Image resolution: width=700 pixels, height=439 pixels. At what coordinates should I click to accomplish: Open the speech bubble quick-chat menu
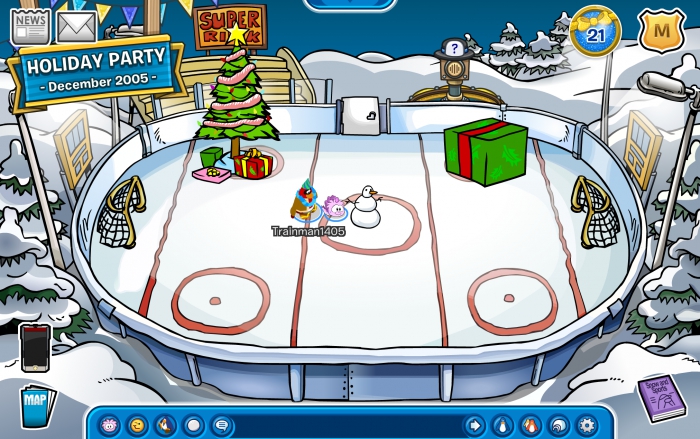pyautogui.click(x=221, y=425)
